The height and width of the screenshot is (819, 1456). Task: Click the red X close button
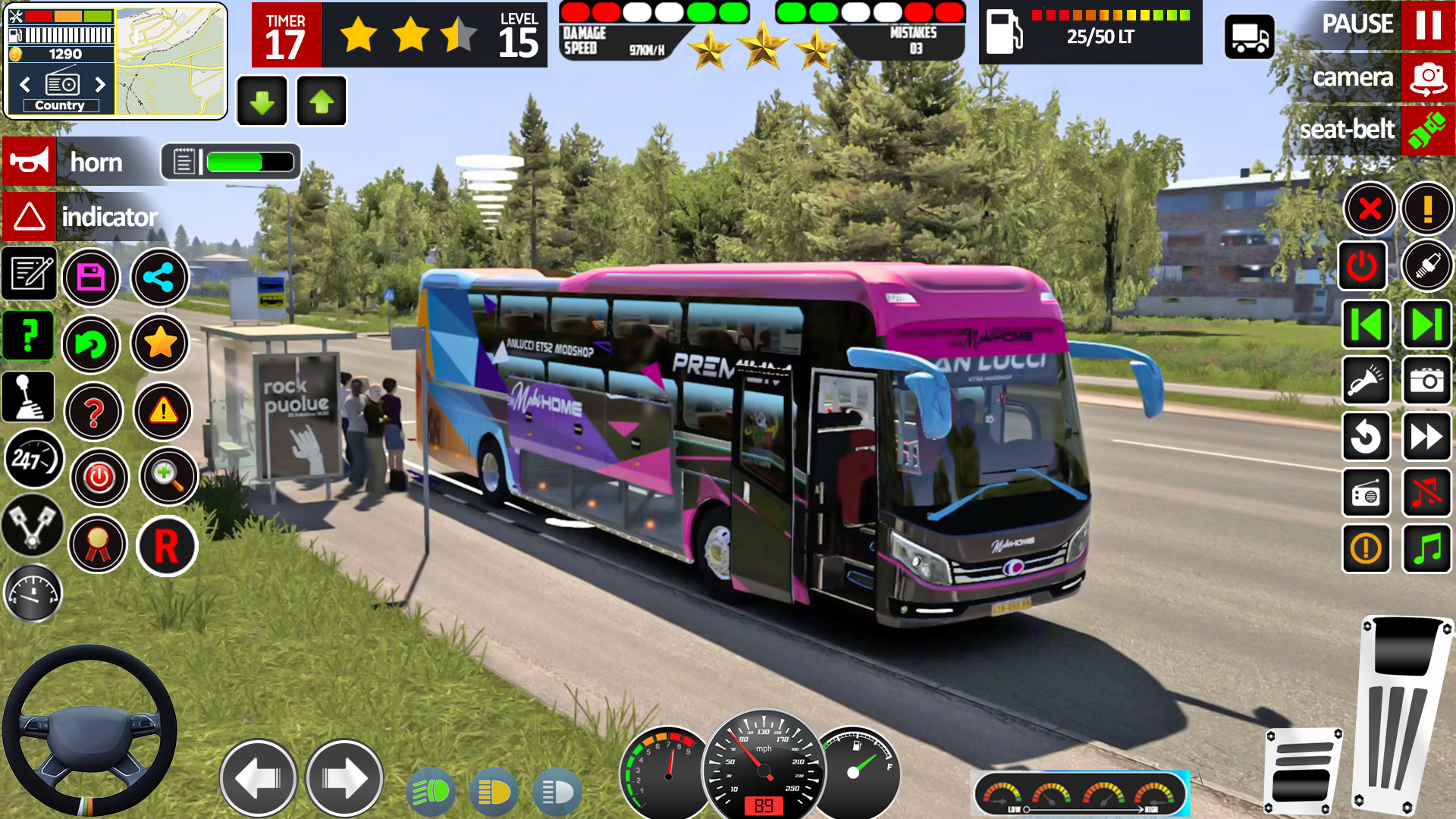coord(1370,209)
